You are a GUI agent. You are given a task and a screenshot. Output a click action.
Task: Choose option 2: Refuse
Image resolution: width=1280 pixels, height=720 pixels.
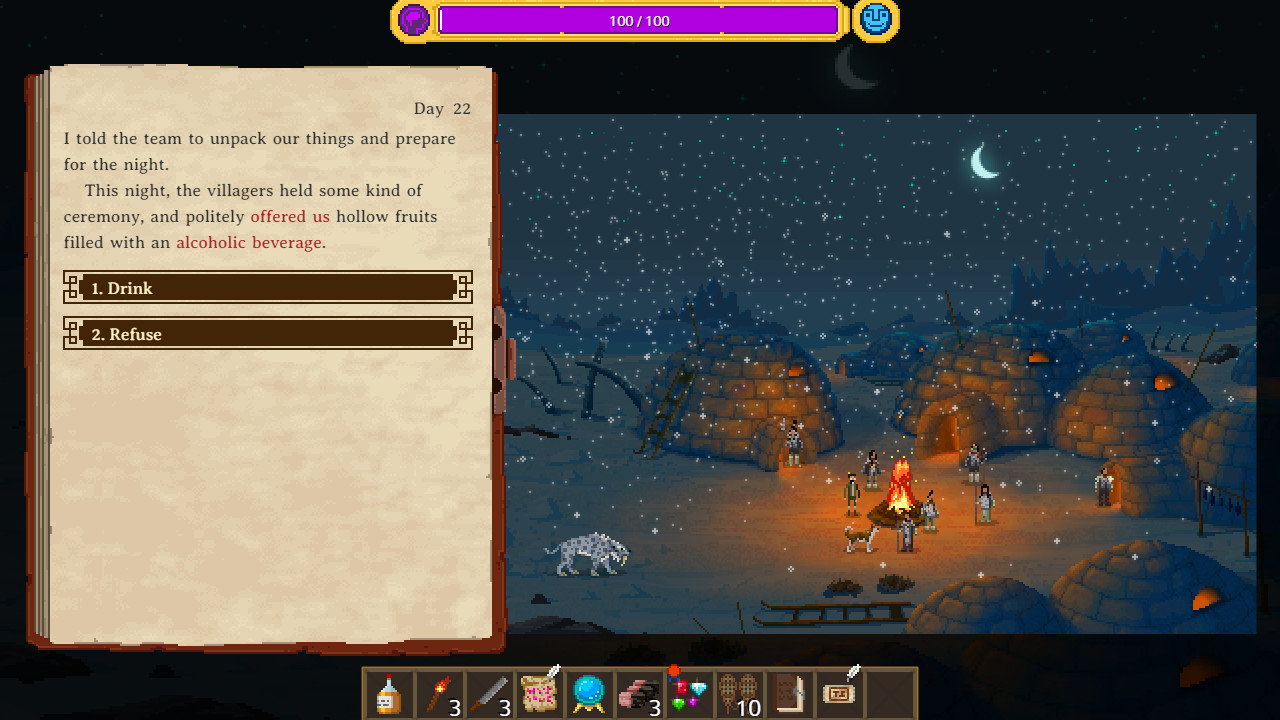267,334
